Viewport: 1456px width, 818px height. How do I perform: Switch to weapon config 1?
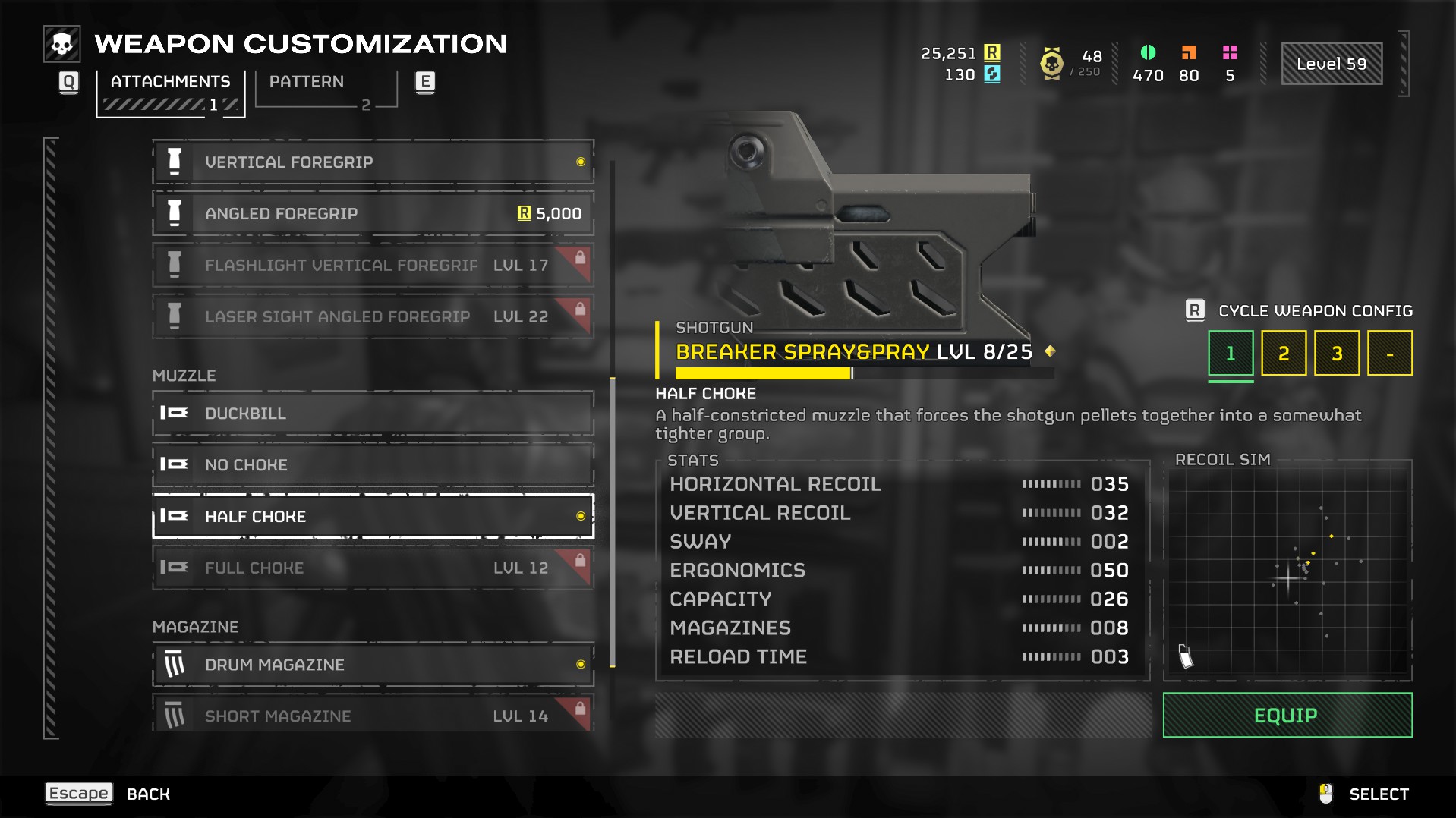[1231, 354]
